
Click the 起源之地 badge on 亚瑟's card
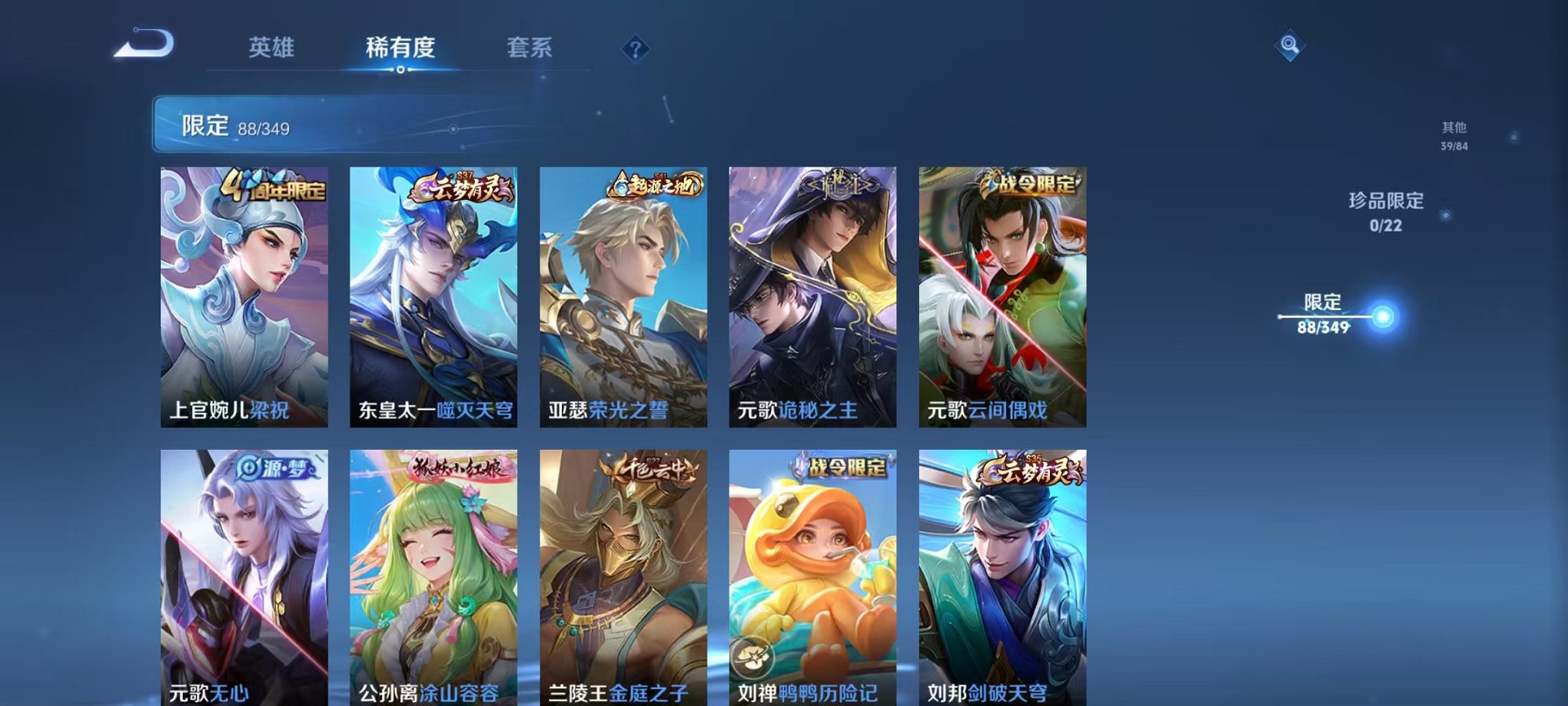click(x=655, y=186)
